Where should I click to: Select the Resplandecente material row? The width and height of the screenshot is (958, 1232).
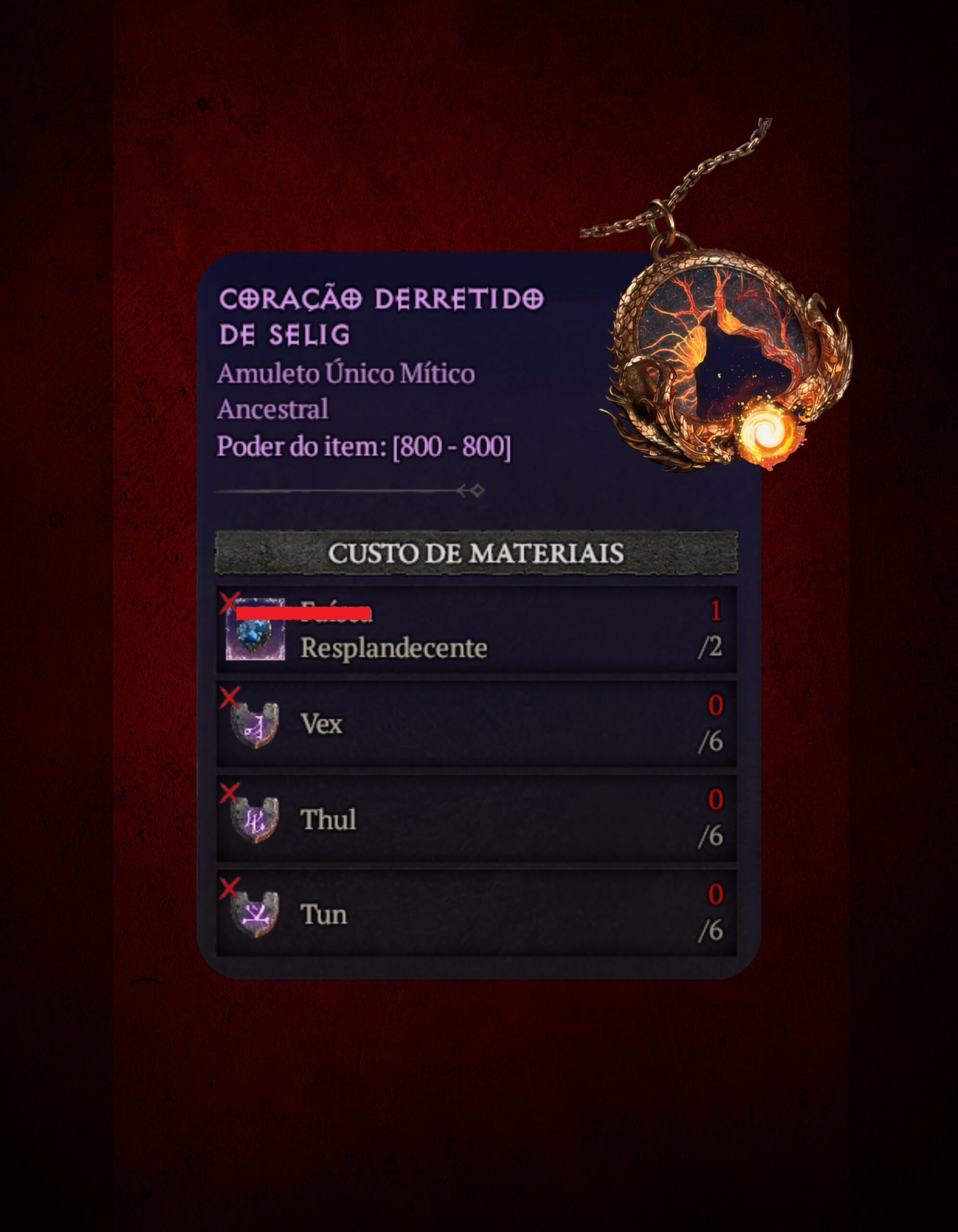(476, 629)
